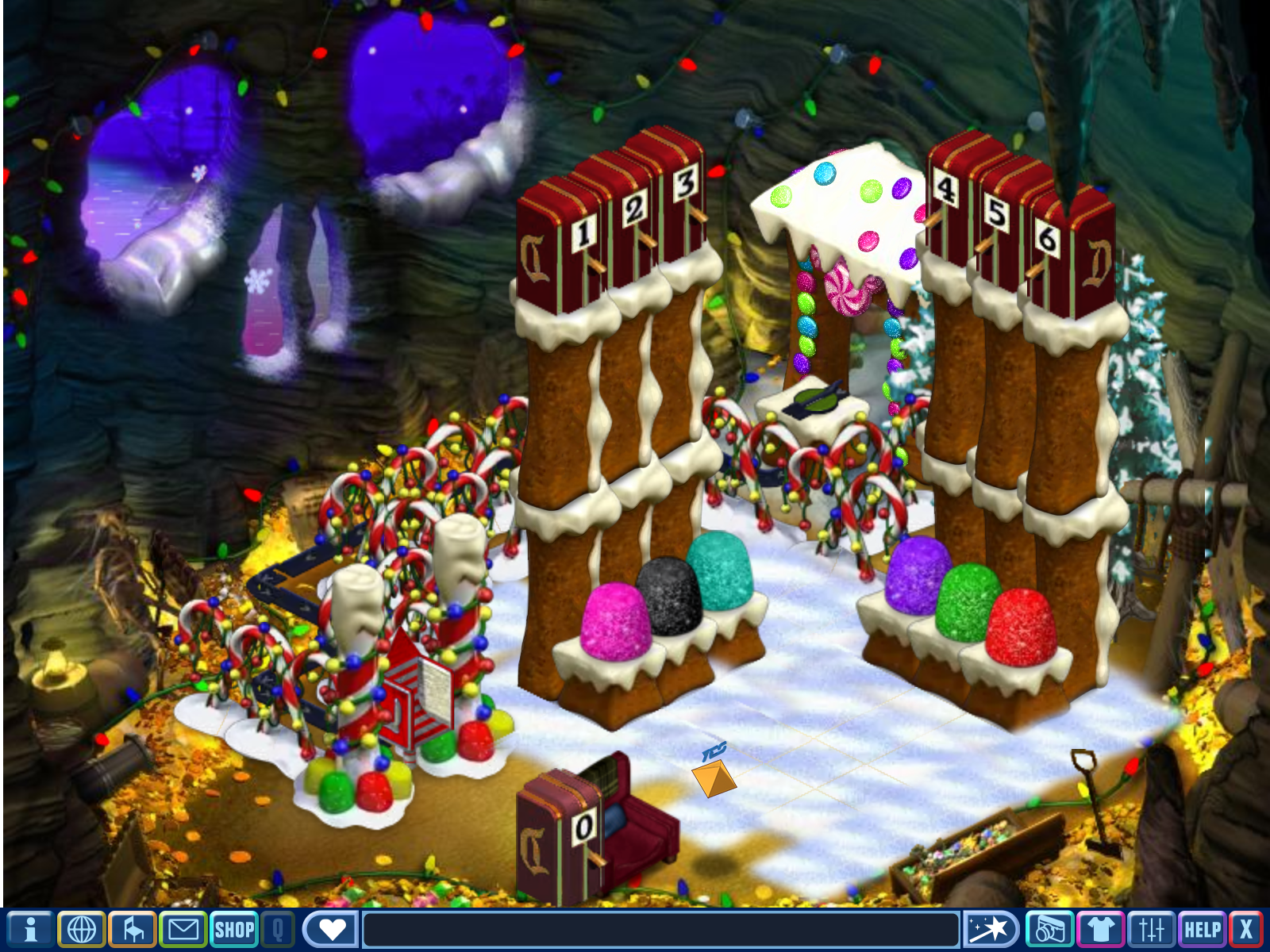Click the dimmed Q button

(278, 929)
